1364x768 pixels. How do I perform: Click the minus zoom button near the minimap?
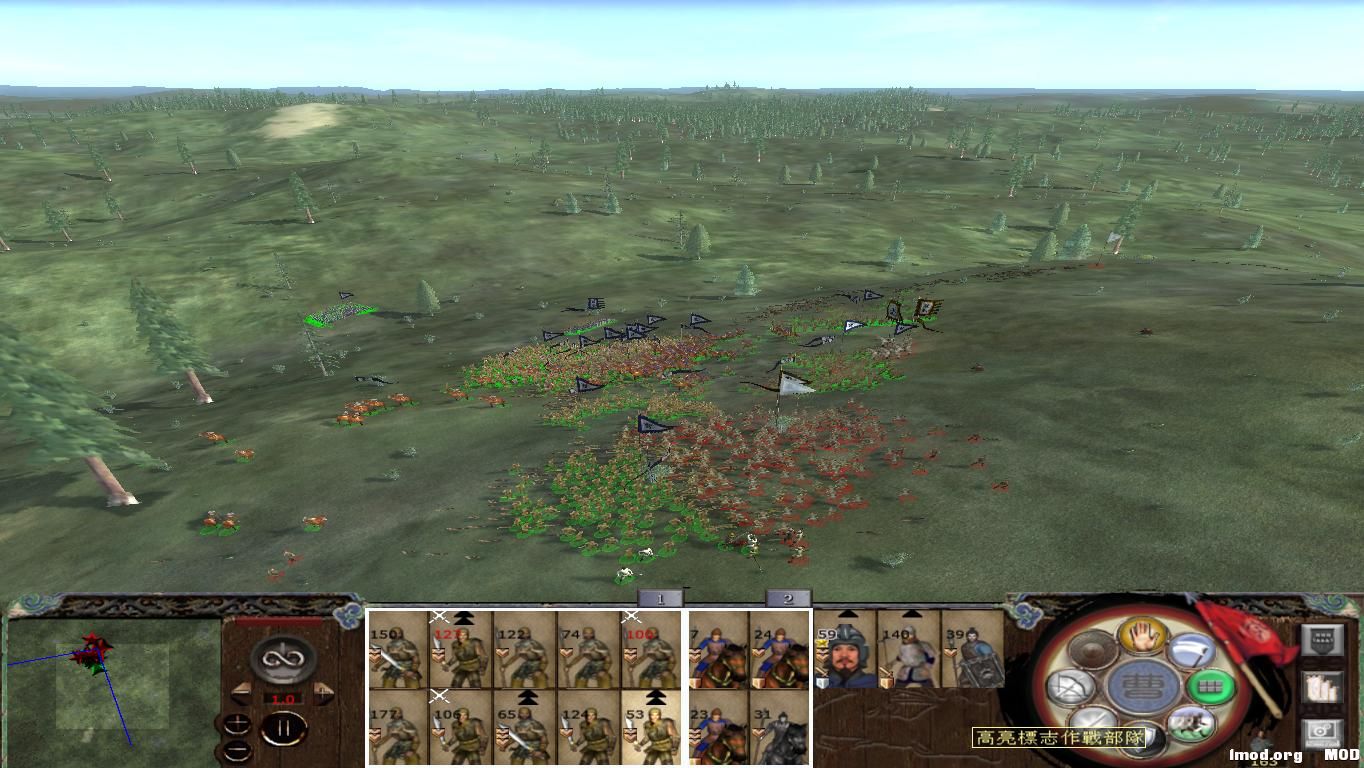238,749
